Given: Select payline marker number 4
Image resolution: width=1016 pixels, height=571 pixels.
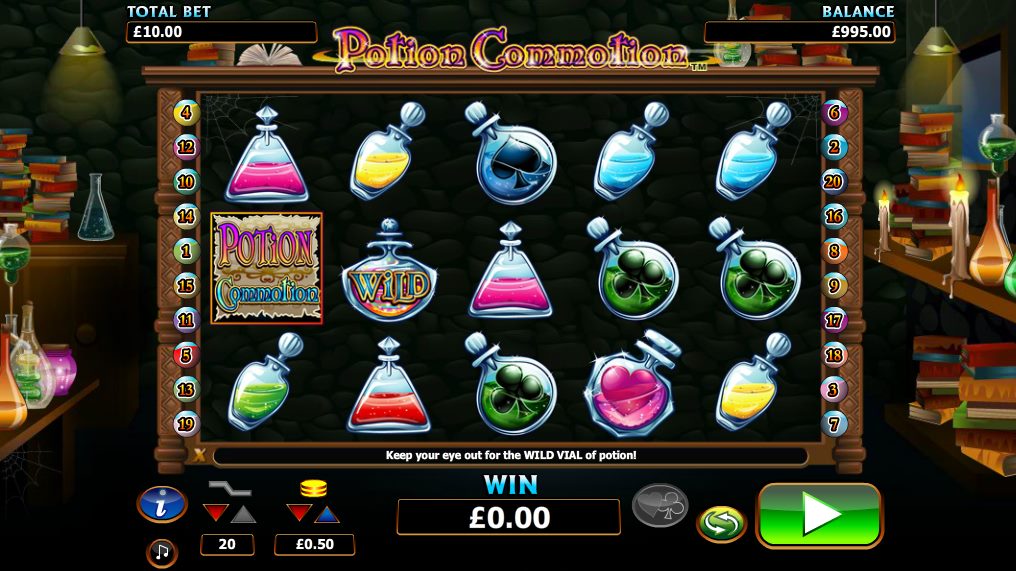Looking at the screenshot, I should tap(187, 112).
